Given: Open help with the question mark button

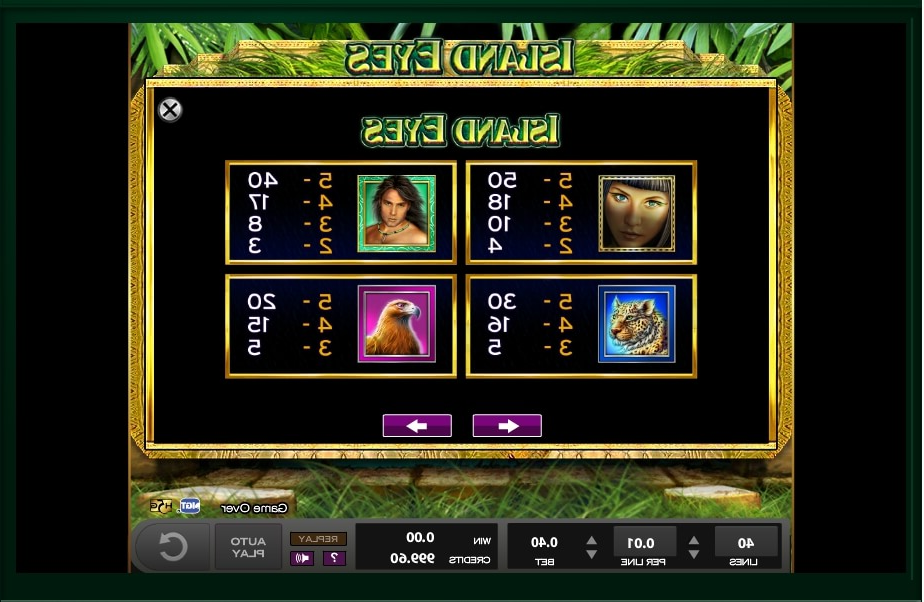Looking at the screenshot, I should pos(334,558).
